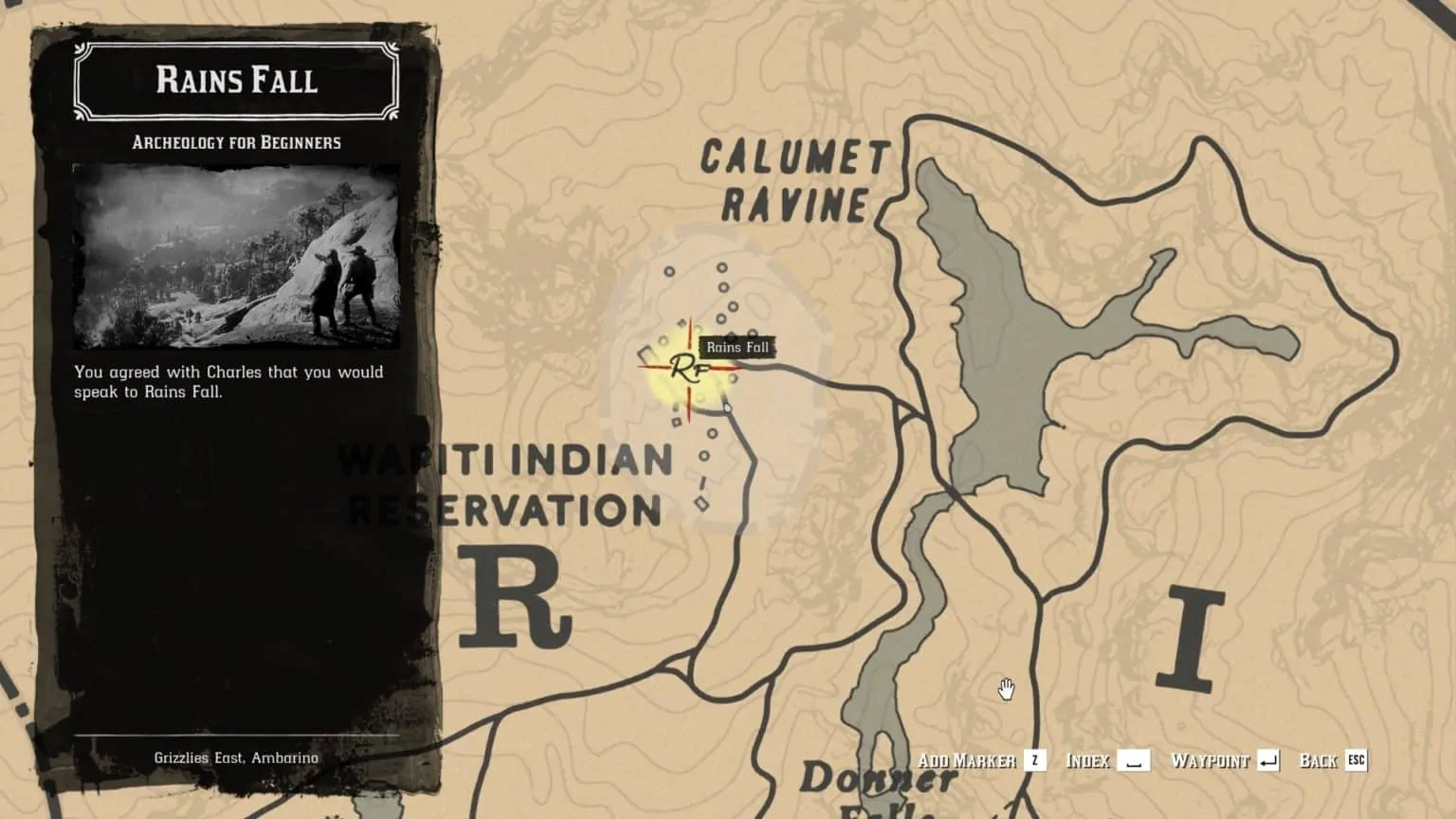Click the ESC key prompt beside Back
The width and height of the screenshot is (1456, 819).
point(1356,759)
